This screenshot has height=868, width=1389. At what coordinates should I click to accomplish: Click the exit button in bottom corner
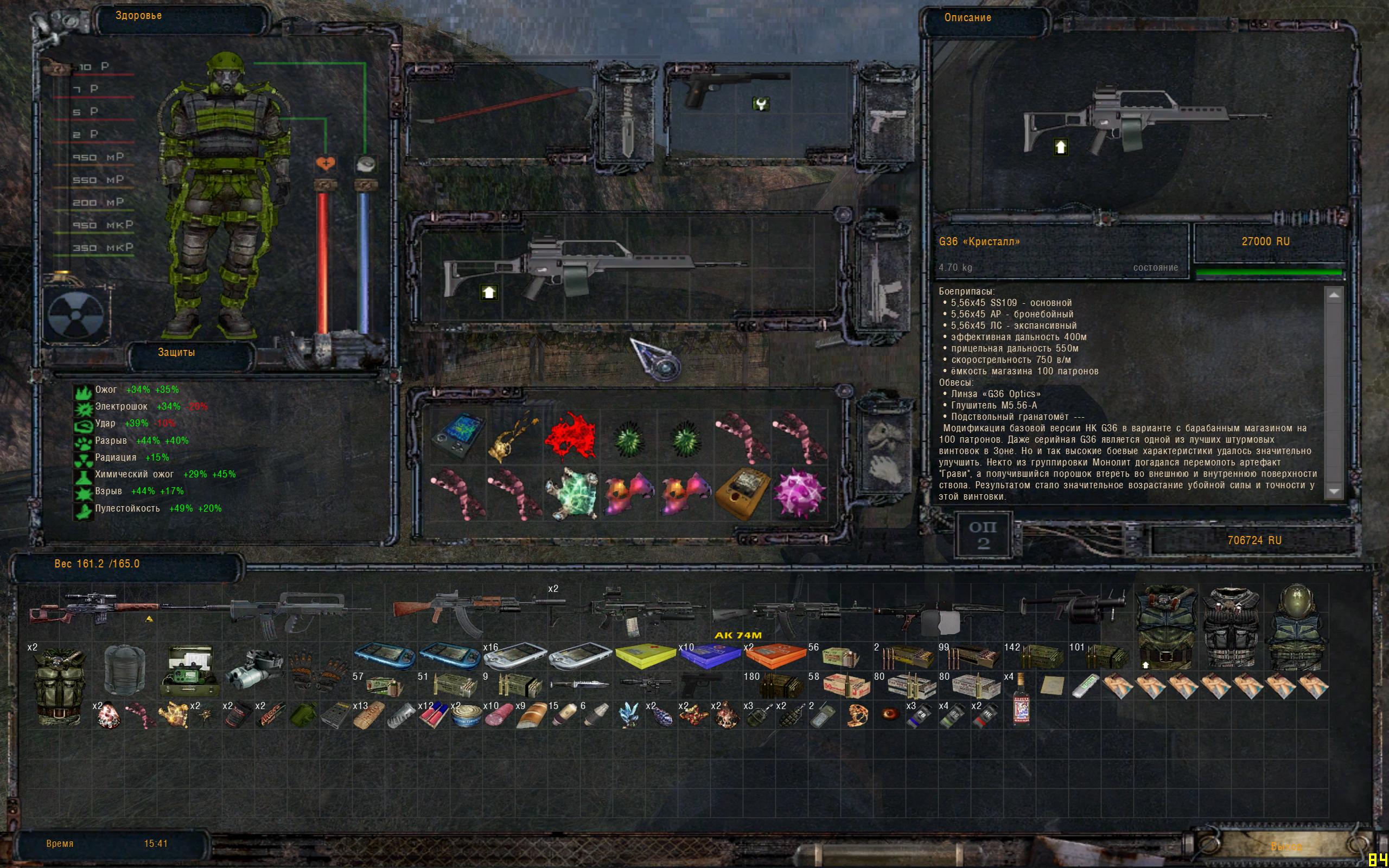pos(1286,846)
